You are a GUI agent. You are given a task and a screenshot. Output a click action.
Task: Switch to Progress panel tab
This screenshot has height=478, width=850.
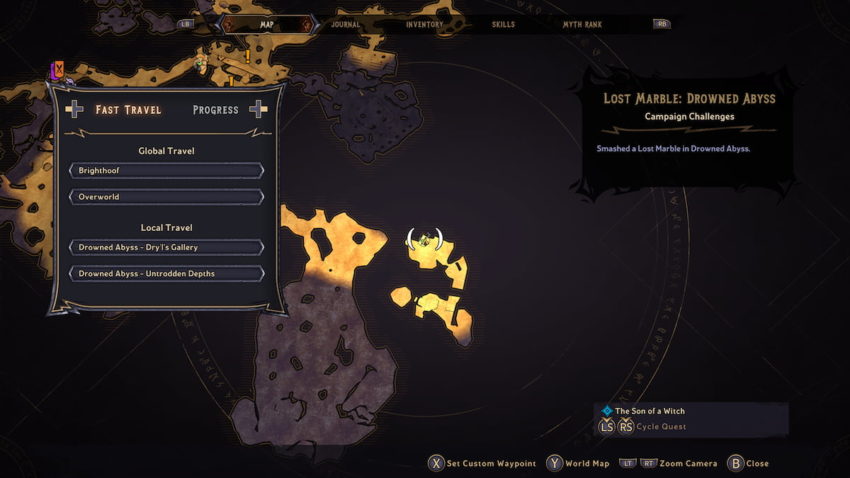(x=215, y=109)
